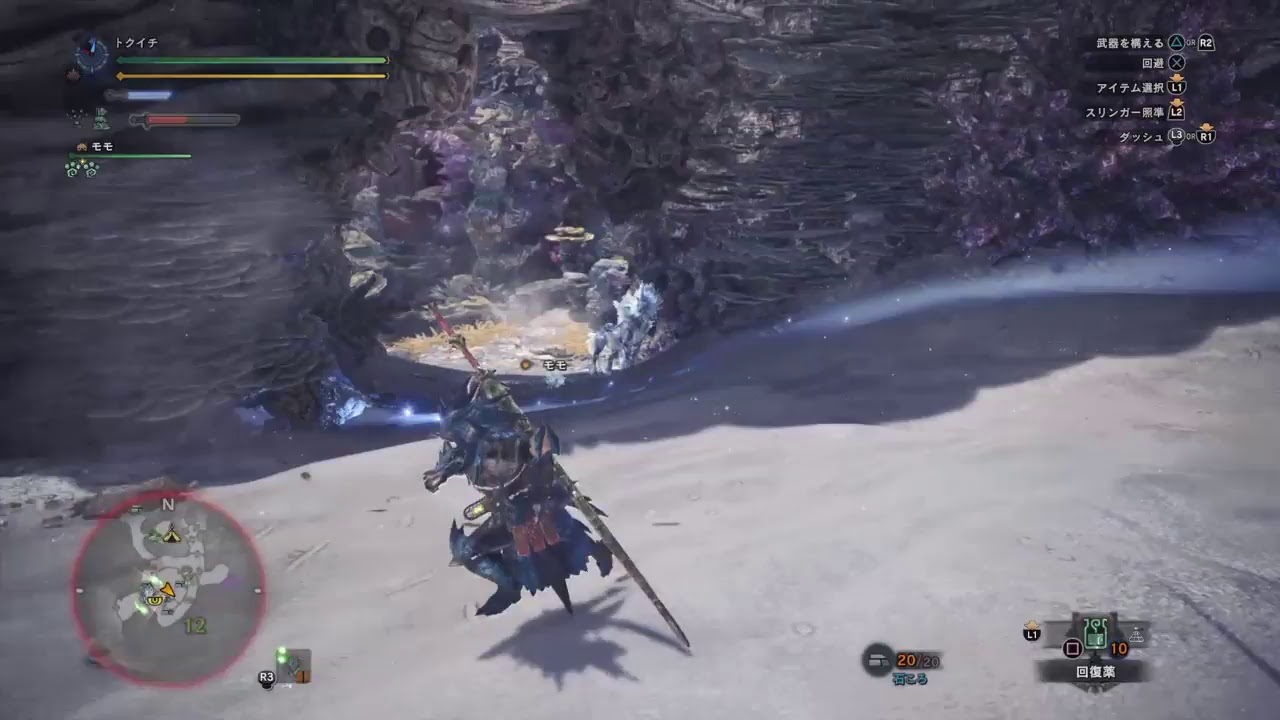
Task: Toggle the スリンガー照準 L2 control entry
Action: pos(1177,112)
